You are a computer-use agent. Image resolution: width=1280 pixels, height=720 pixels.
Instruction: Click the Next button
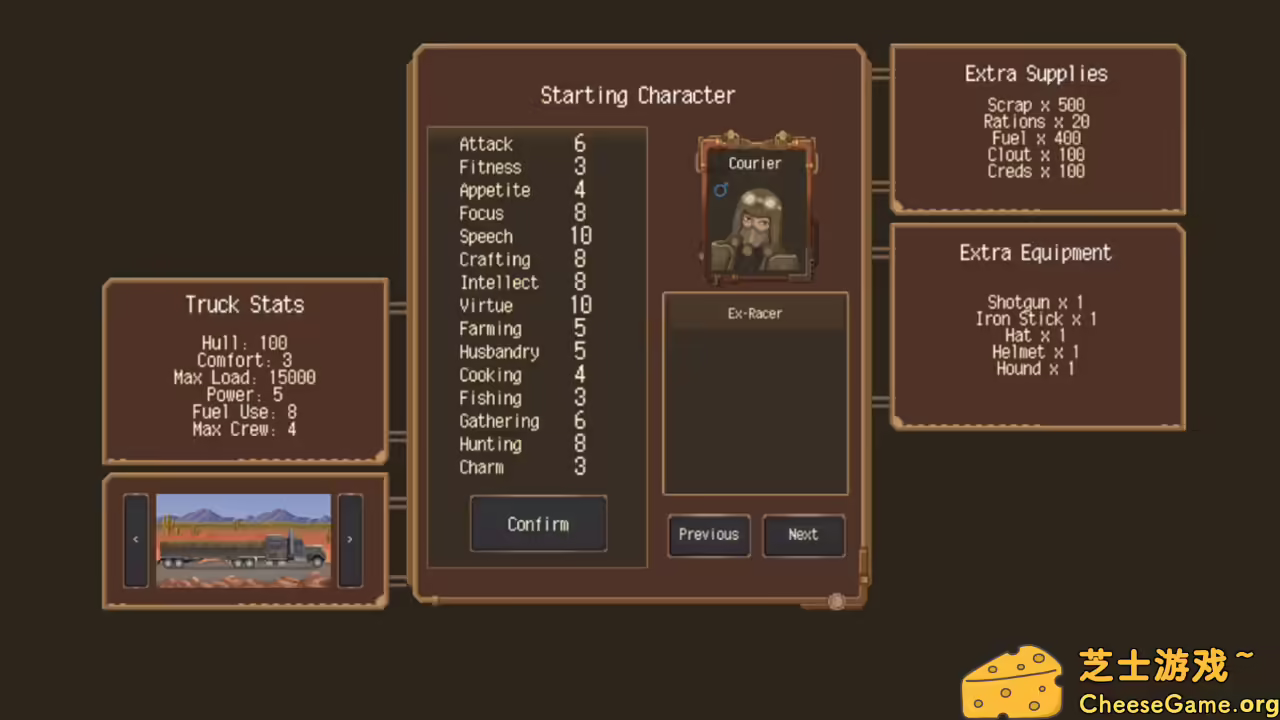click(803, 534)
